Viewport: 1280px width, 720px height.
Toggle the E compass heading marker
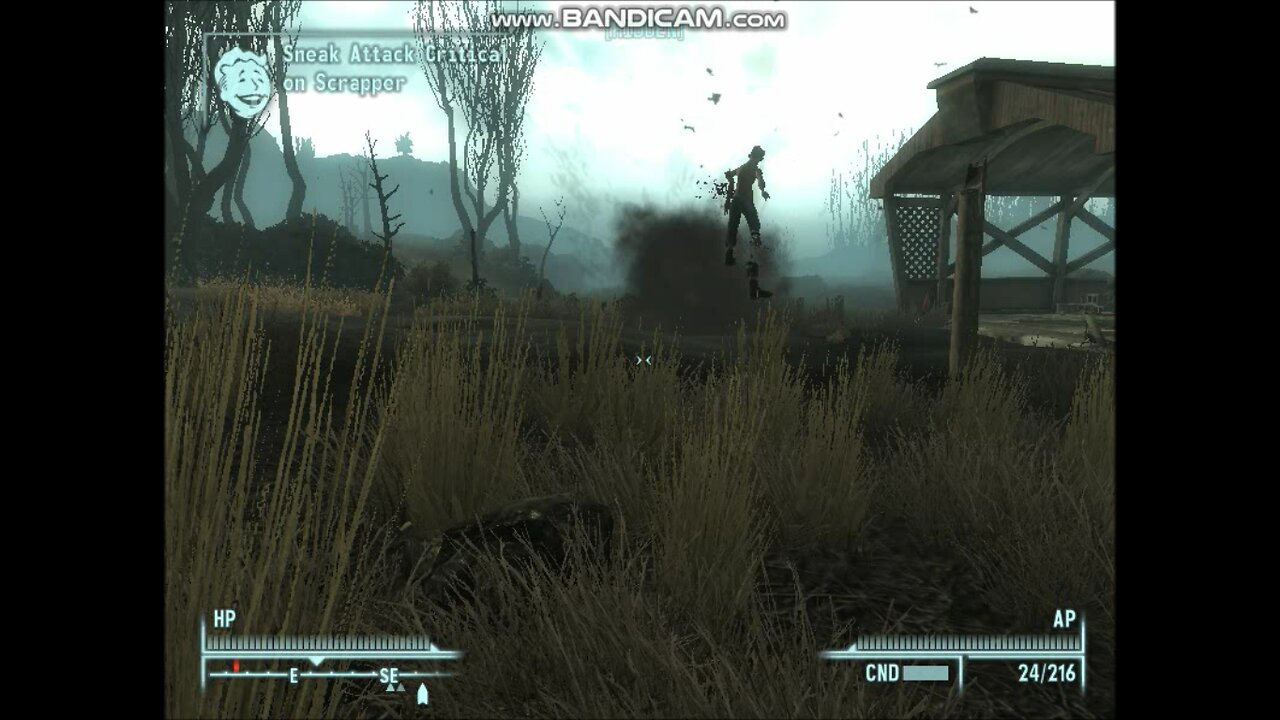(x=293, y=677)
